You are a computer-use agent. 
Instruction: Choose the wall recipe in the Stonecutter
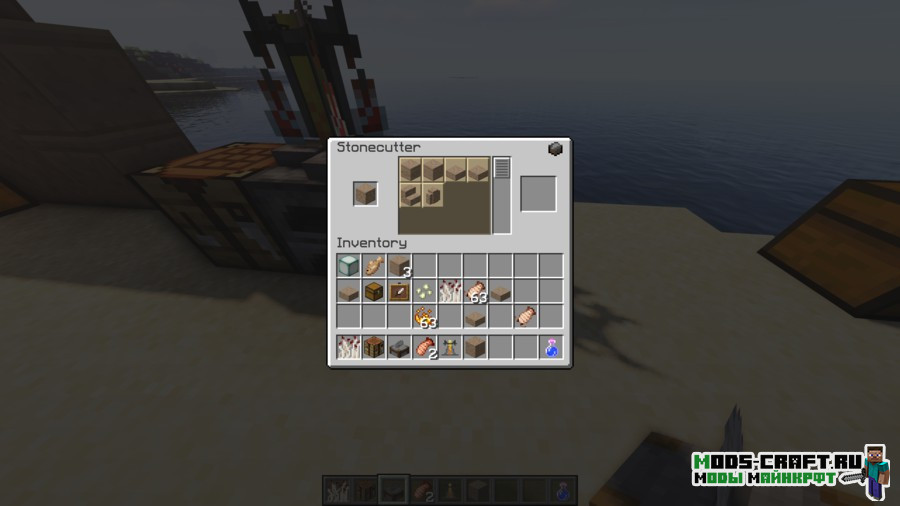434,194
